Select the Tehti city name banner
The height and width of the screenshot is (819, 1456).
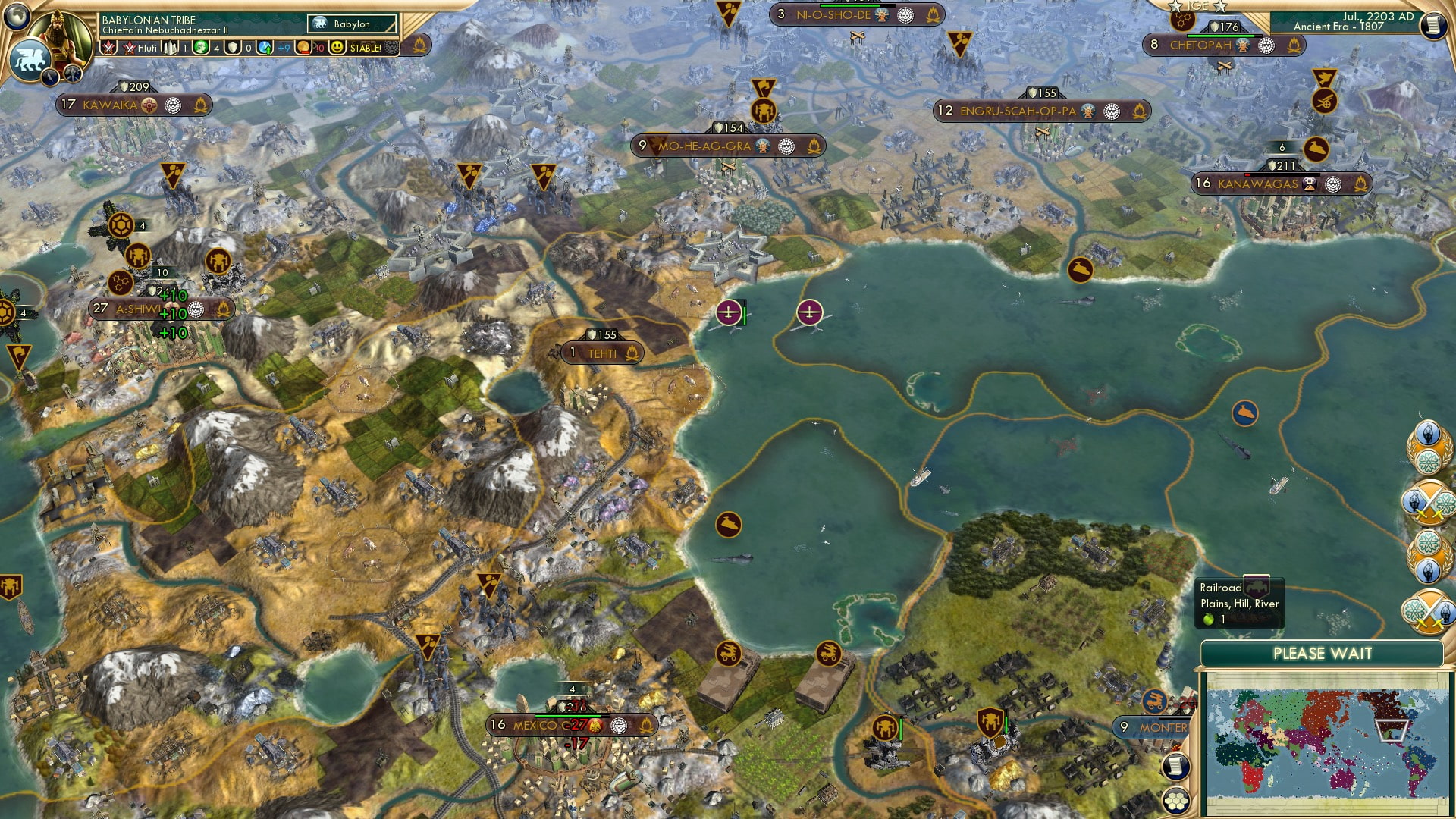coord(603,353)
